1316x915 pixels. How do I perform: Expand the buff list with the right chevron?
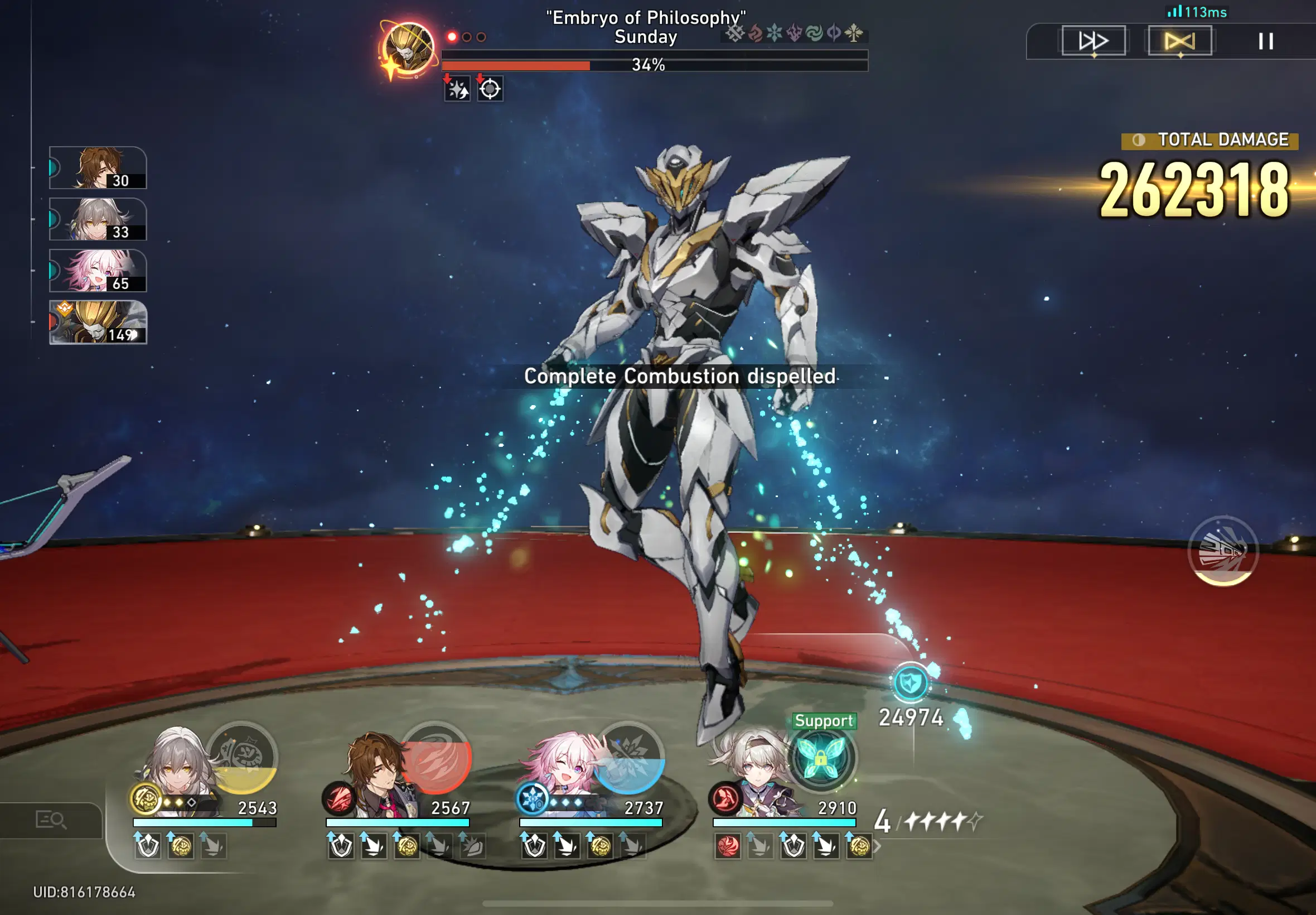tap(877, 845)
